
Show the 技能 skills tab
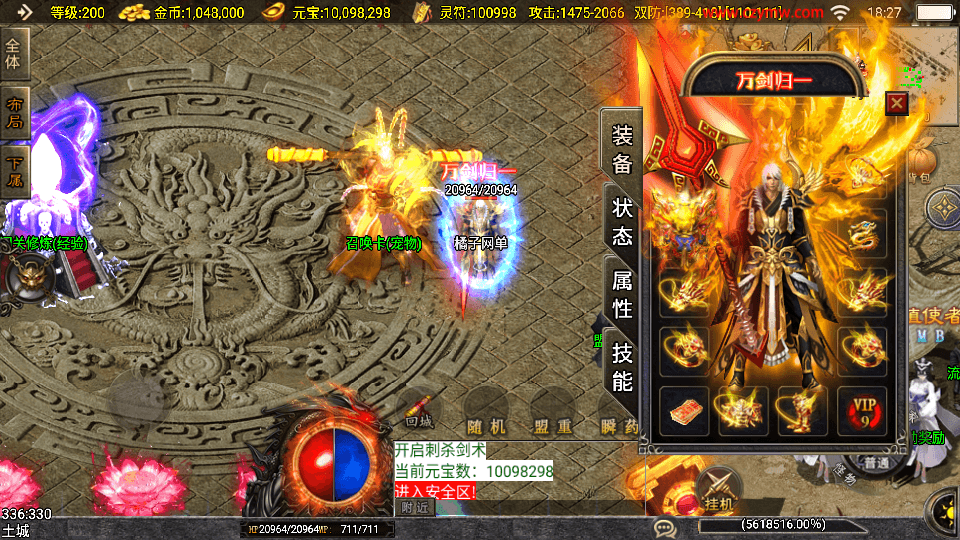click(x=622, y=366)
